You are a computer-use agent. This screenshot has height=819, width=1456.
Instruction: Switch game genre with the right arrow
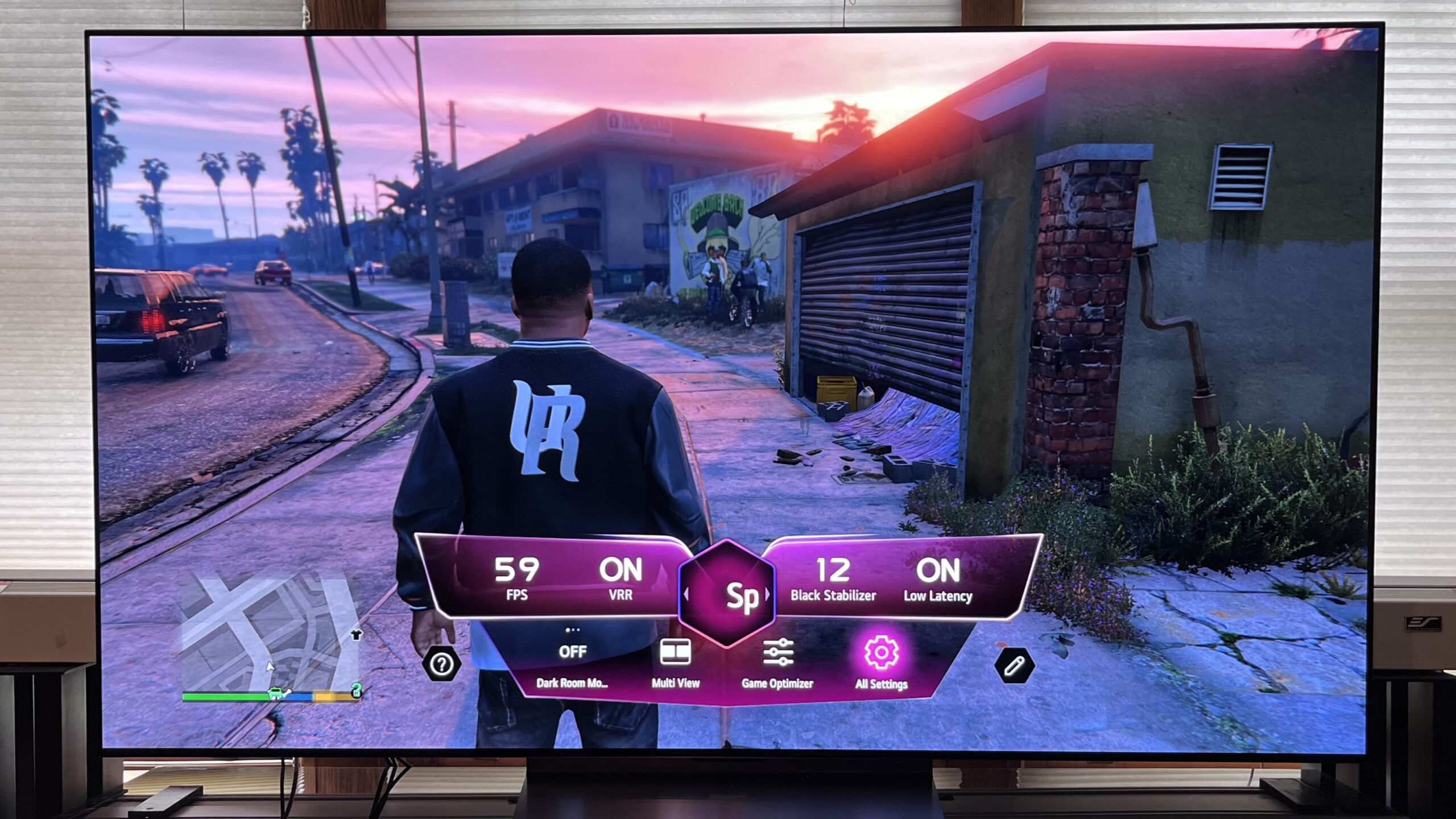coord(767,595)
